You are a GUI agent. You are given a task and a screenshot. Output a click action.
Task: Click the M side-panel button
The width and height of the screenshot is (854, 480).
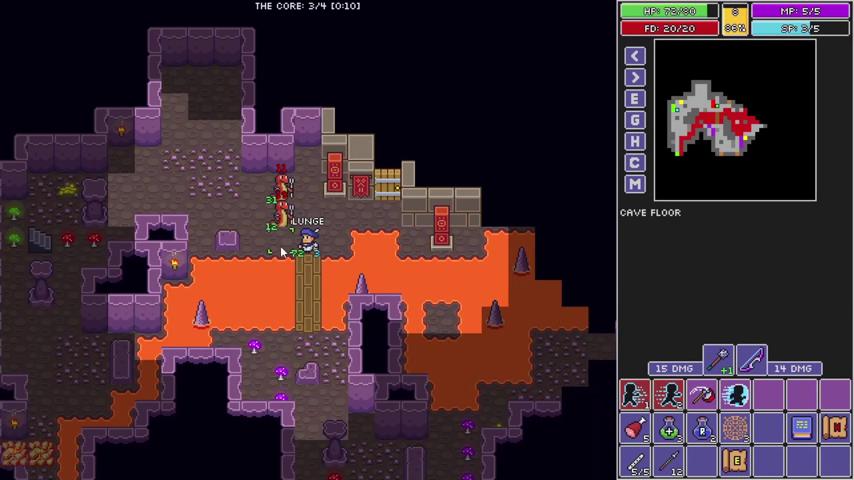(635, 184)
